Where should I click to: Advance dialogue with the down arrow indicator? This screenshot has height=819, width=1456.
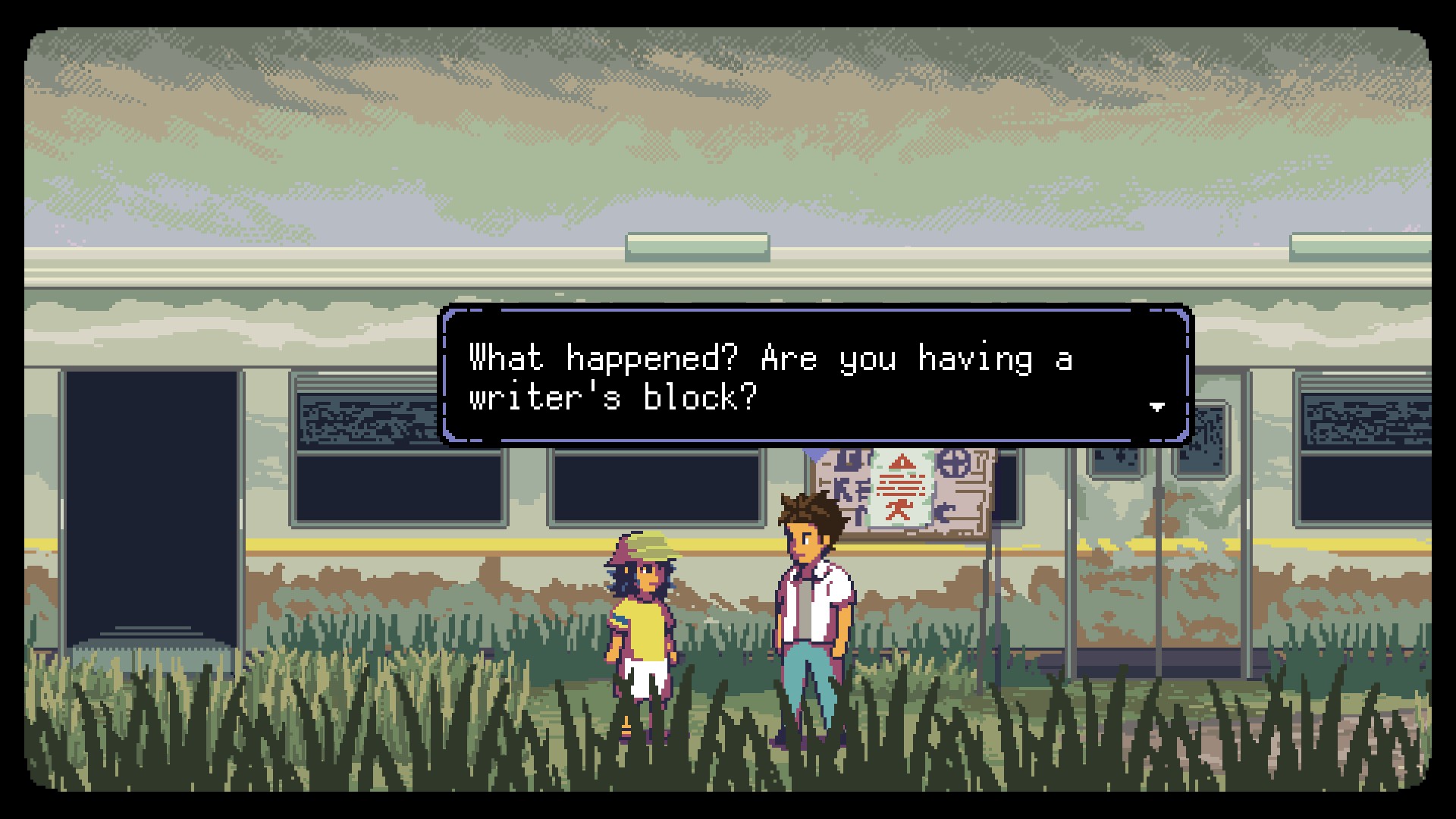[x=1156, y=407]
